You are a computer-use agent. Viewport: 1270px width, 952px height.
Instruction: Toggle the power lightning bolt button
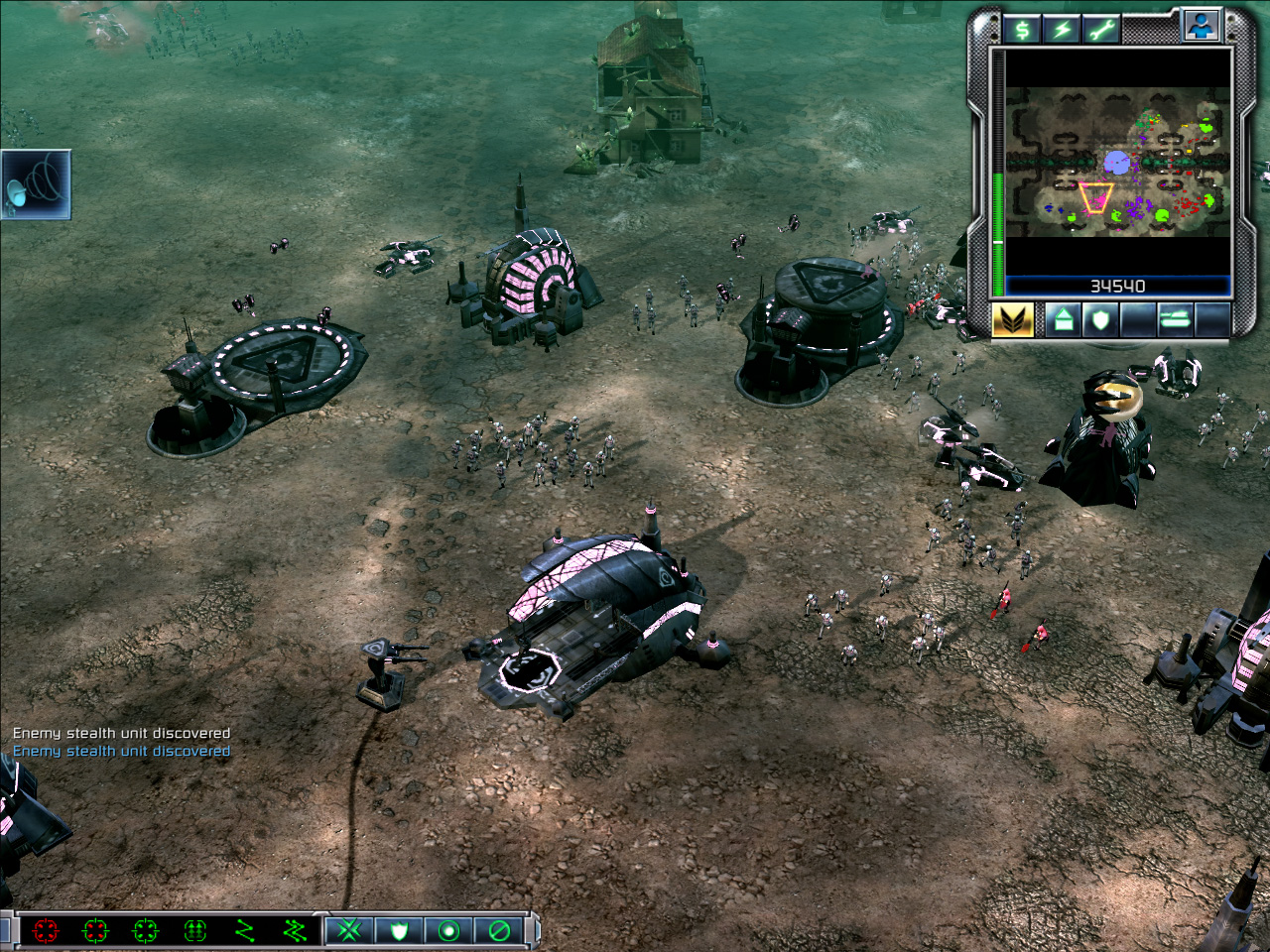tap(1062, 30)
